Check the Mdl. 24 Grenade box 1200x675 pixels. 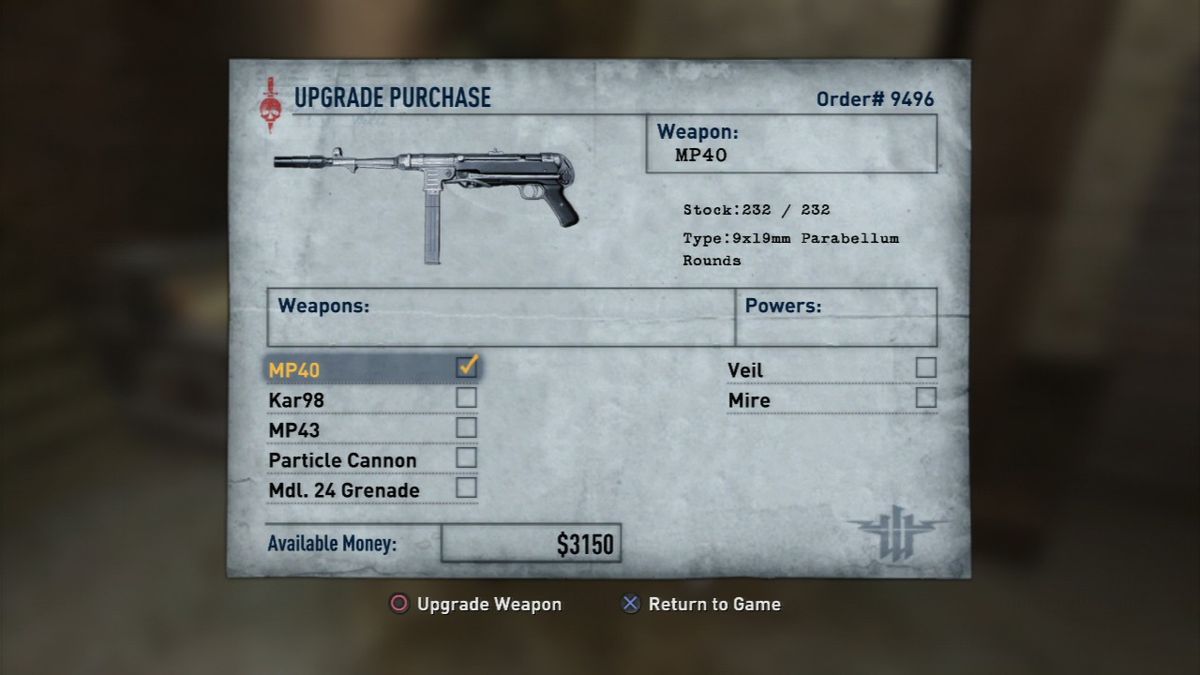(467, 488)
